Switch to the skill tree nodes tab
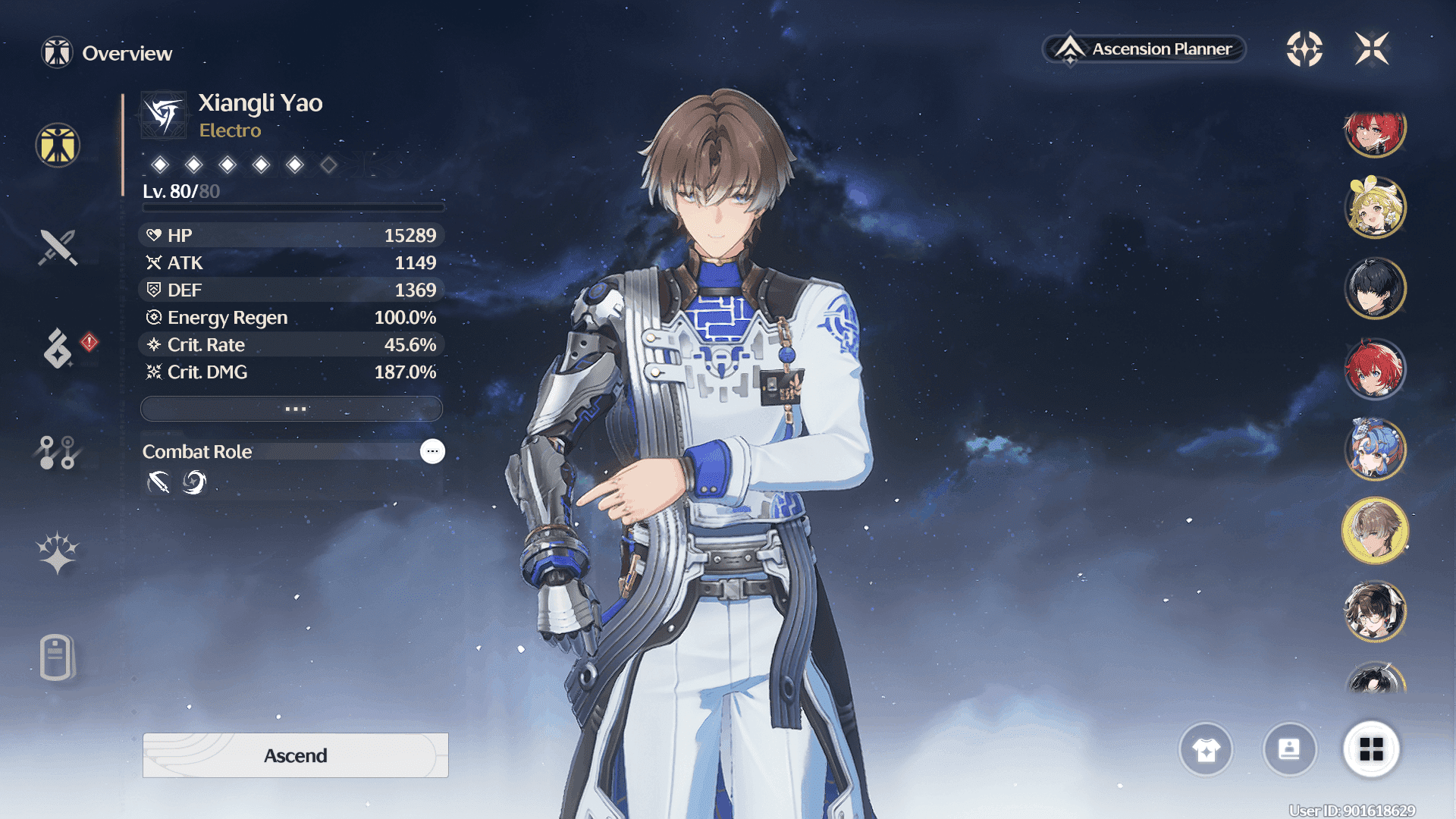This screenshot has width=1456, height=819. point(58,452)
